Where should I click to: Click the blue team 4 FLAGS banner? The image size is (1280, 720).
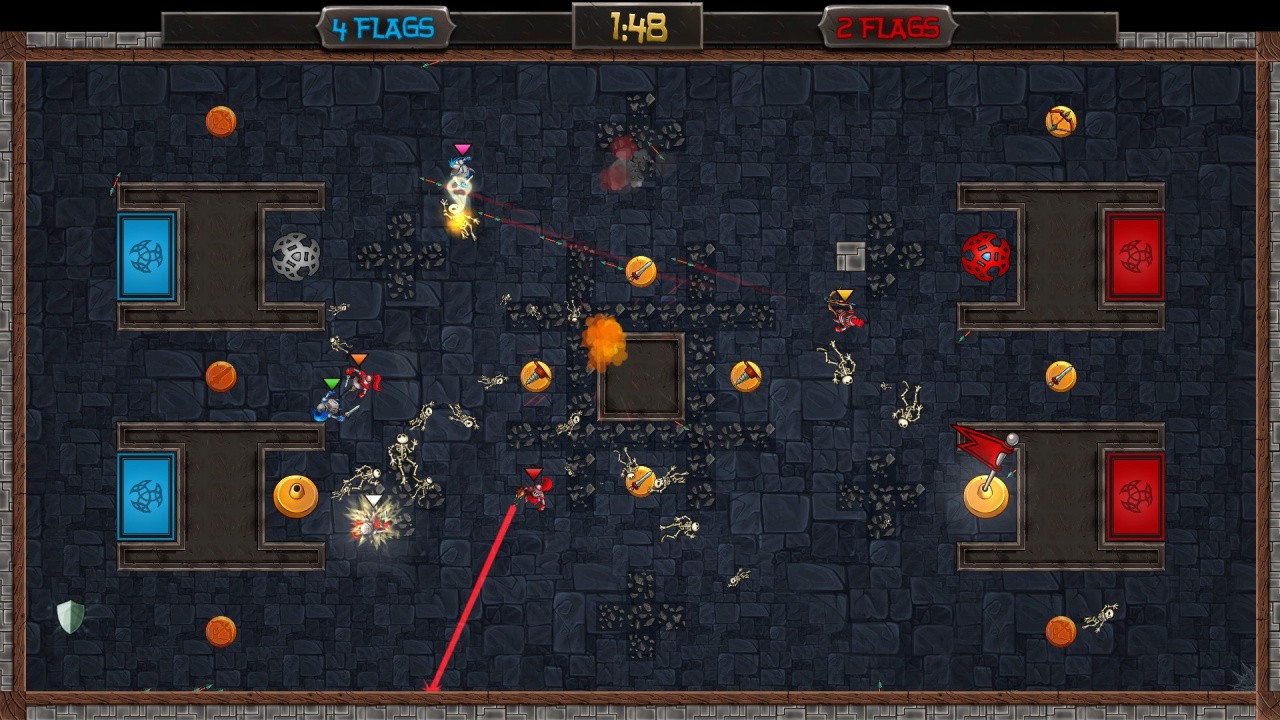[x=385, y=28]
